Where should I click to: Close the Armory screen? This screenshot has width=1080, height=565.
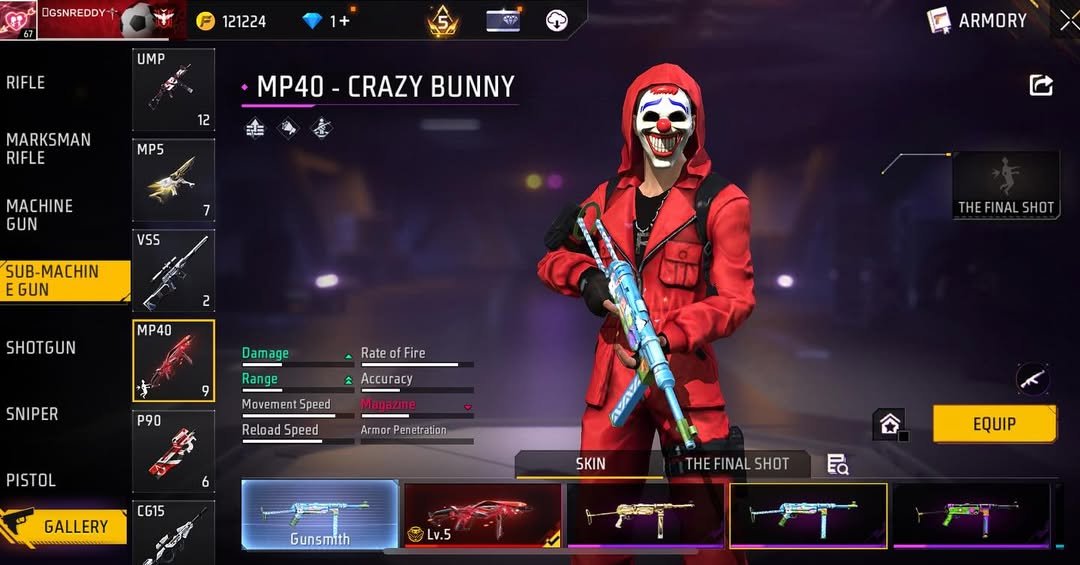tap(1067, 20)
